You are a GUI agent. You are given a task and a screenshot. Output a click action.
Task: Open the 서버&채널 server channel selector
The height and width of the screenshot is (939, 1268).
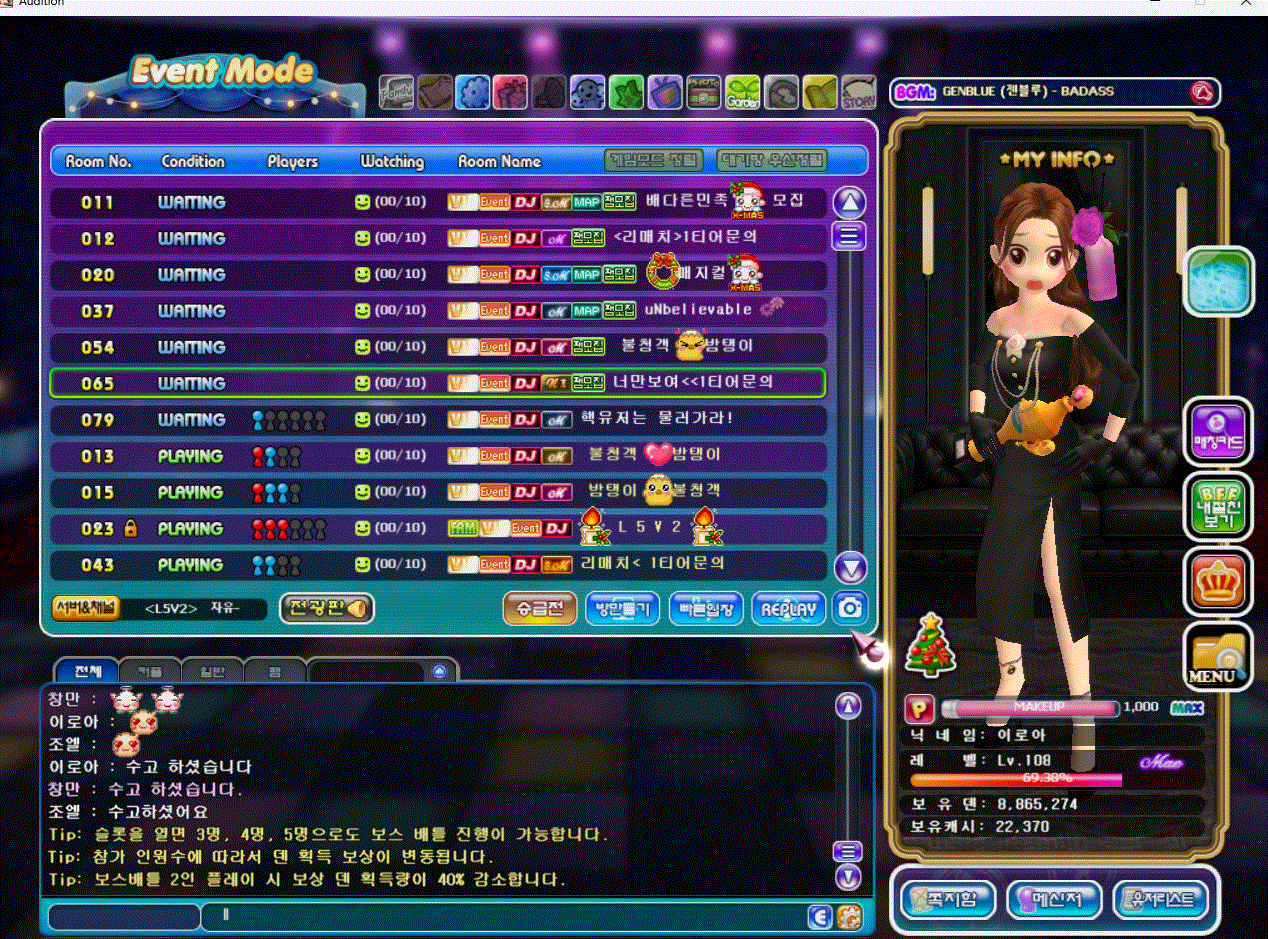[86, 608]
